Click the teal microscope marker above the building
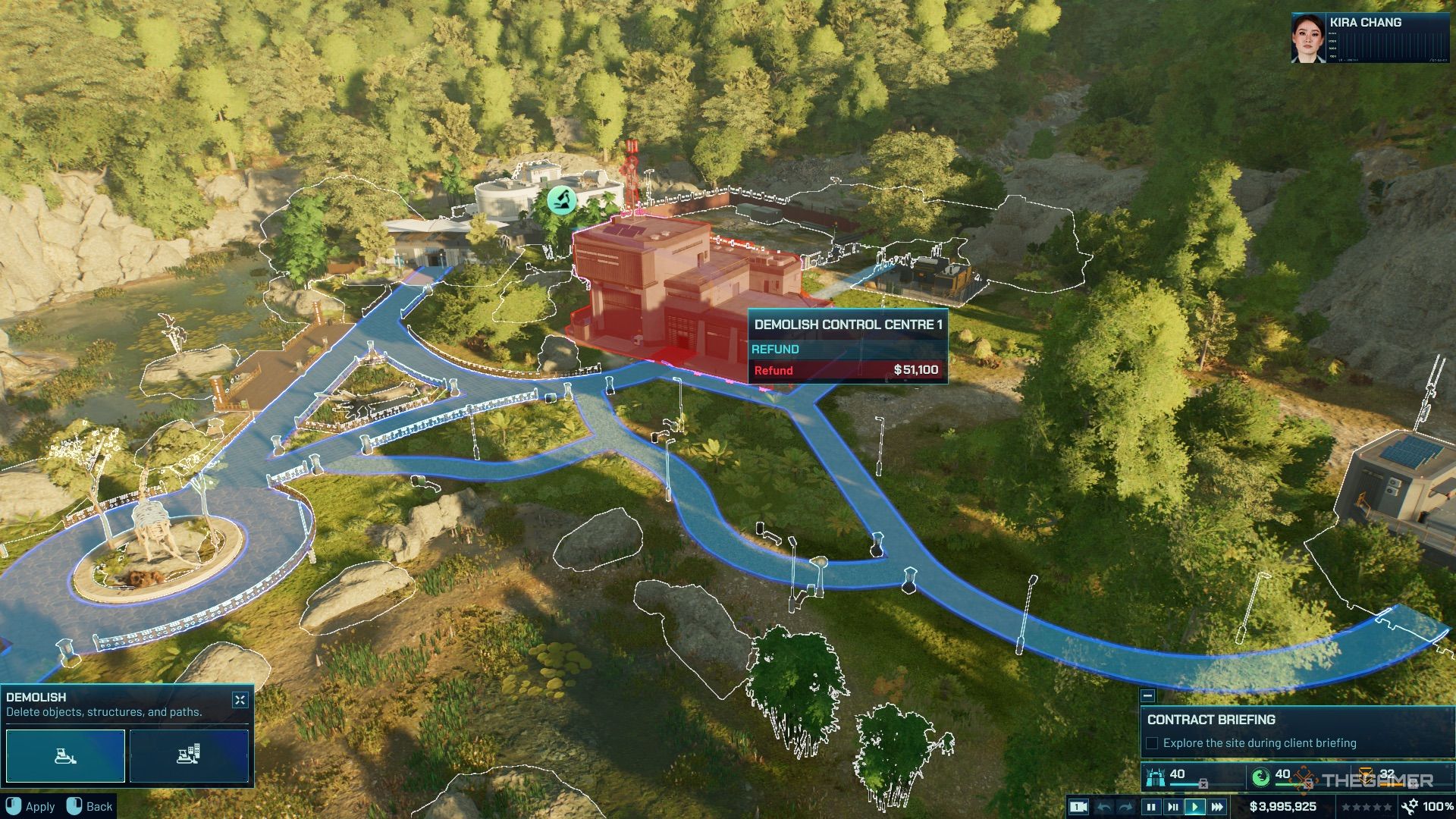 [x=562, y=200]
